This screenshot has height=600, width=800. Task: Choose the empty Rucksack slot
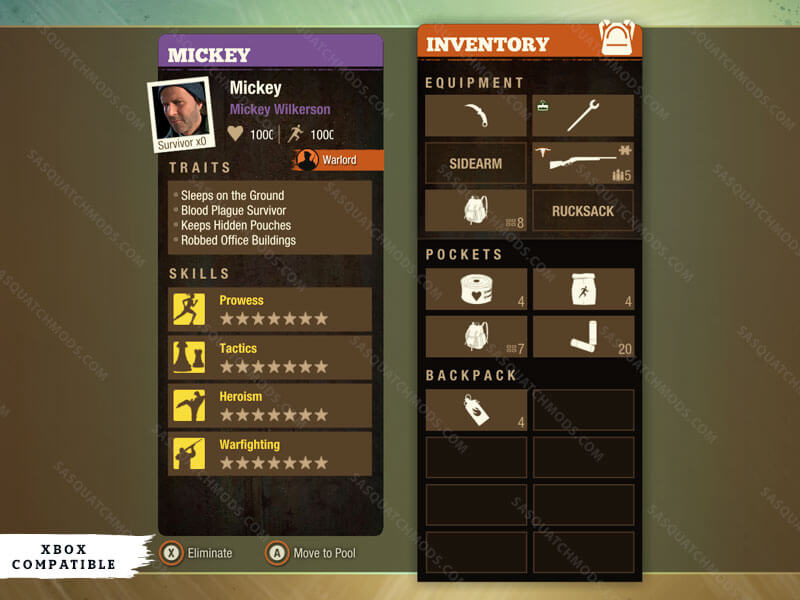click(583, 211)
